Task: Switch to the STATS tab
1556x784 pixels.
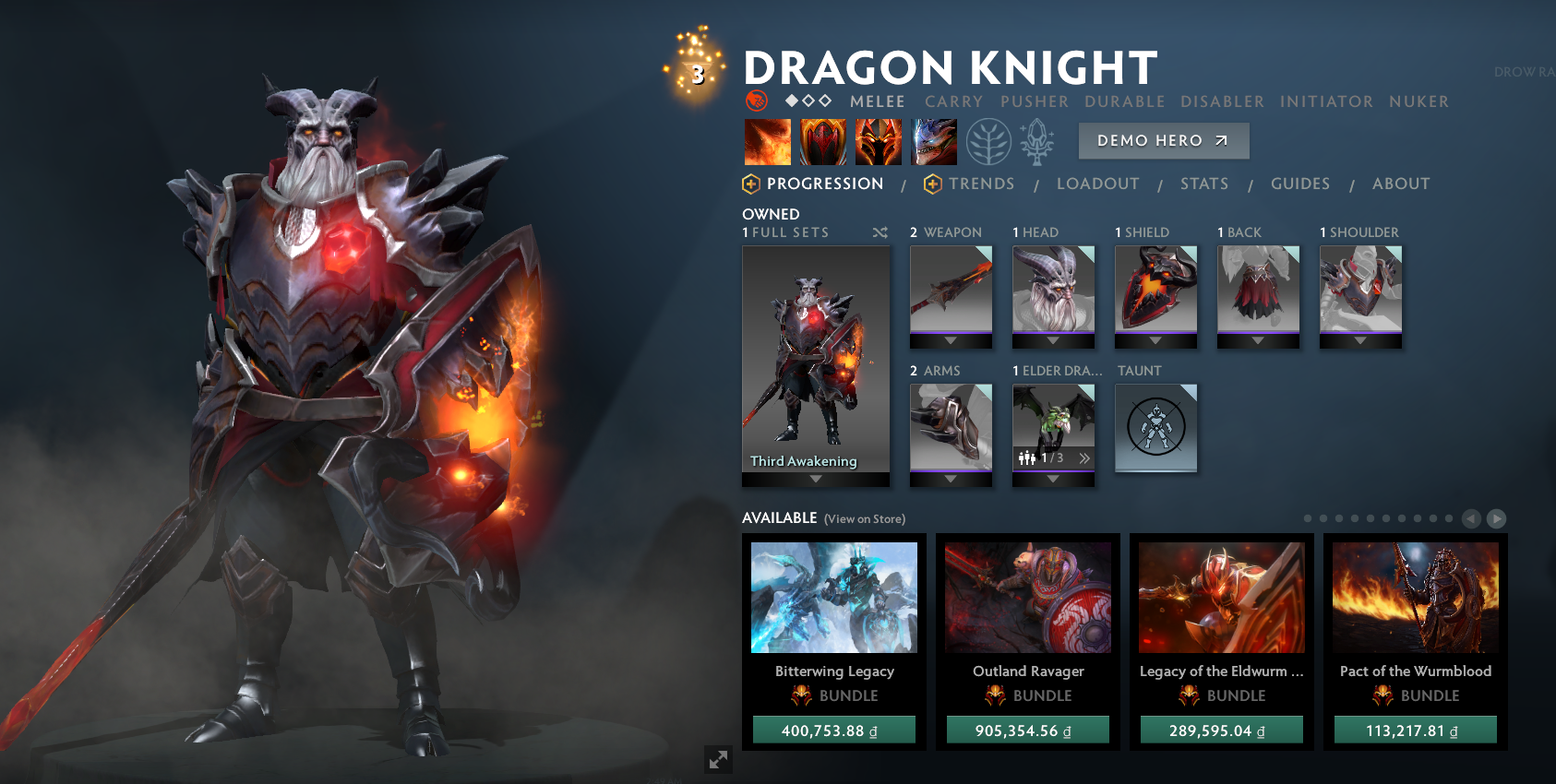Action: [x=1203, y=184]
